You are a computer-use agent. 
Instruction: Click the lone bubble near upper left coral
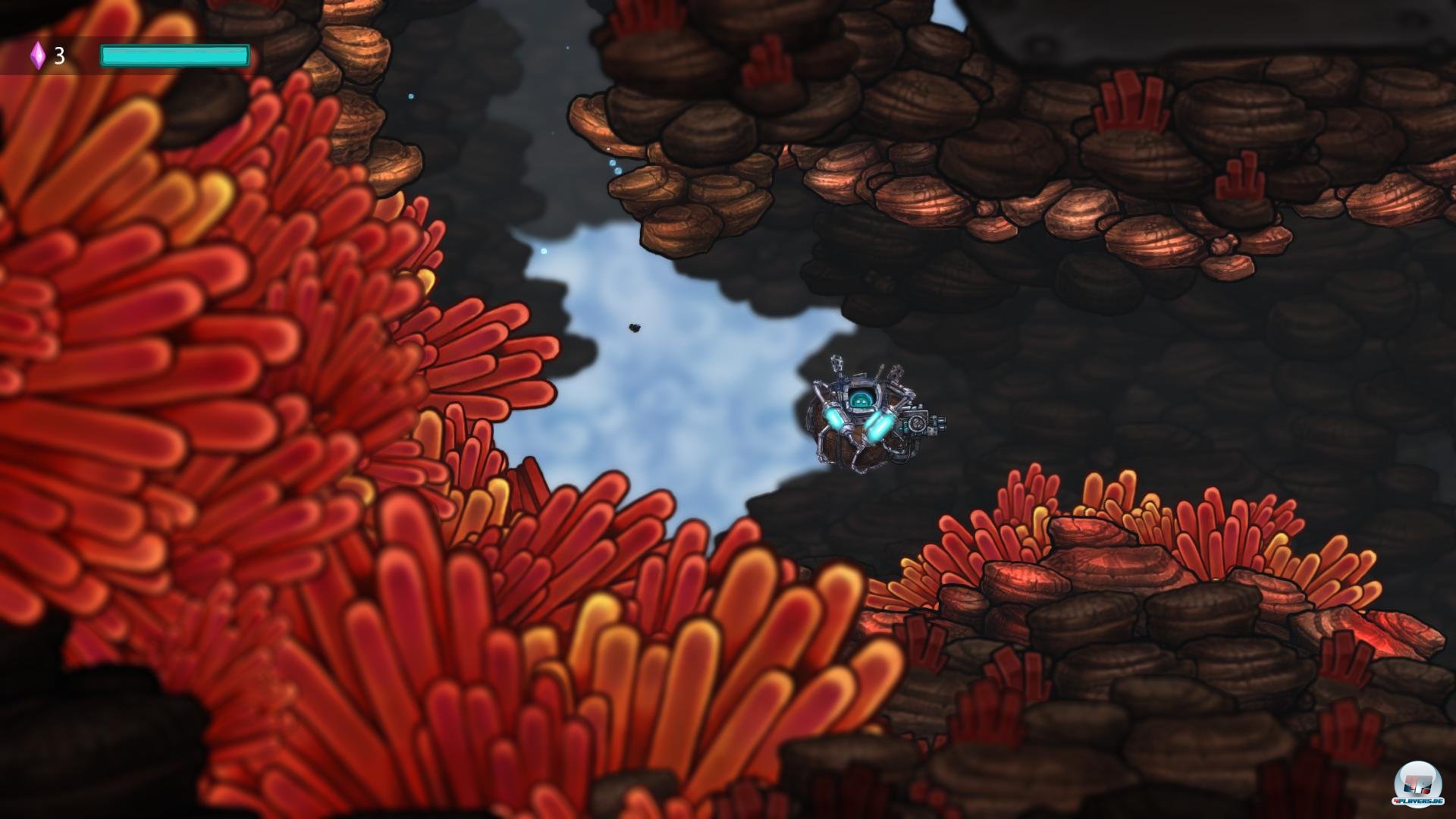click(410, 96)
